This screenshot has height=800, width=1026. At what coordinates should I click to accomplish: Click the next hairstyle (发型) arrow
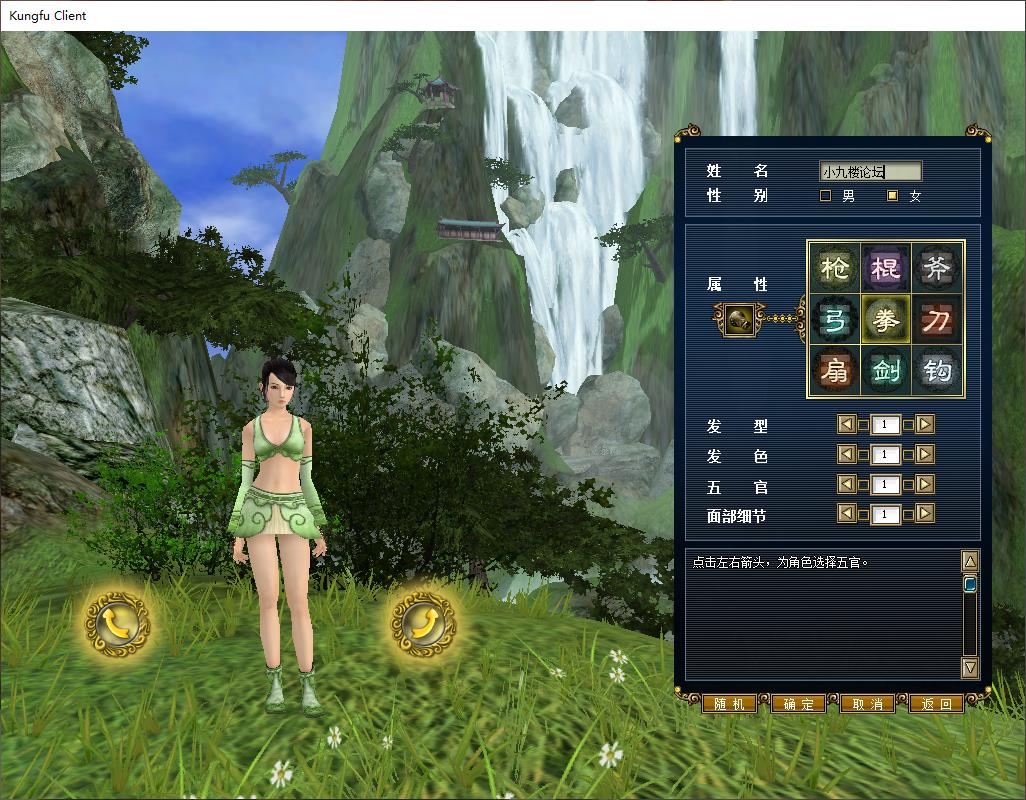(925, 425)
